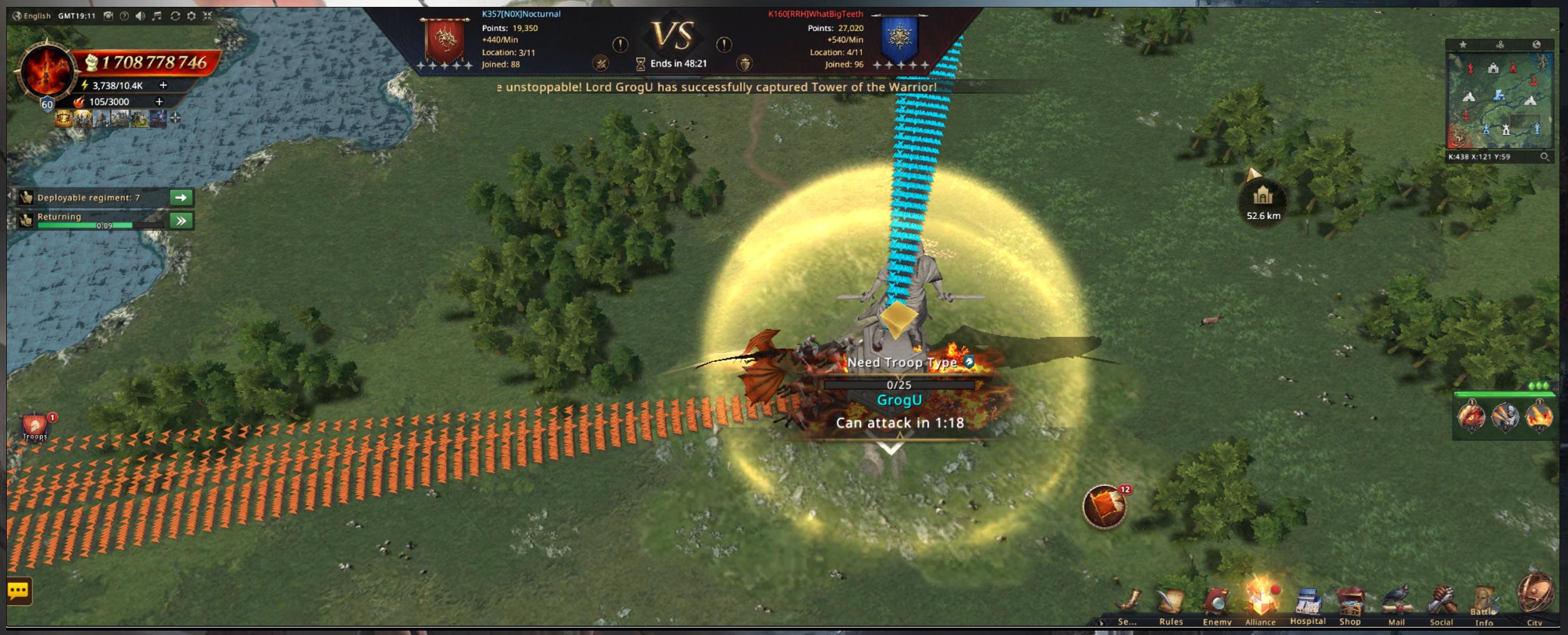Return to City view
This screenshot has width=1568, height=635.
tap(1535, 596)
